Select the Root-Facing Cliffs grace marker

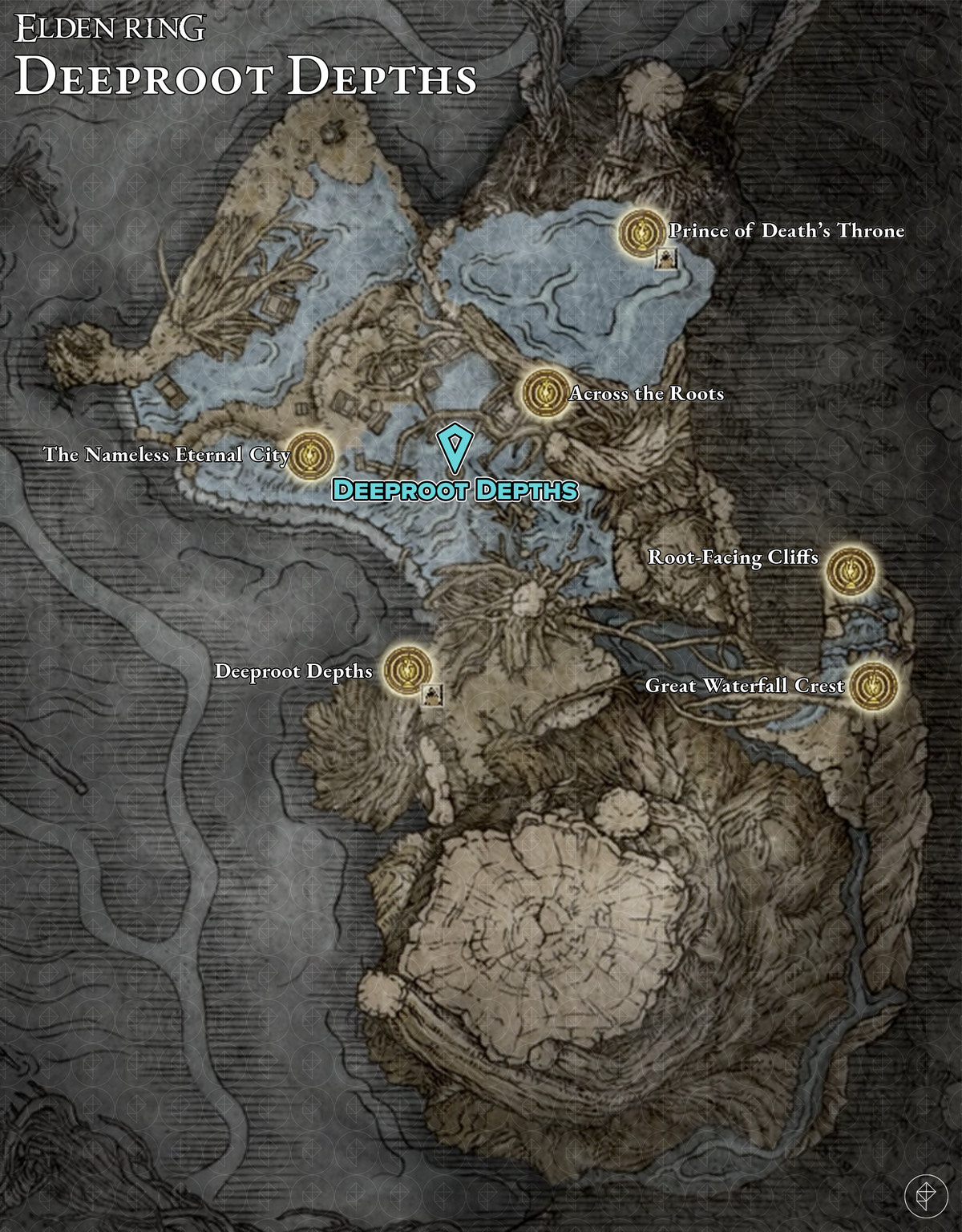[849, 569]
